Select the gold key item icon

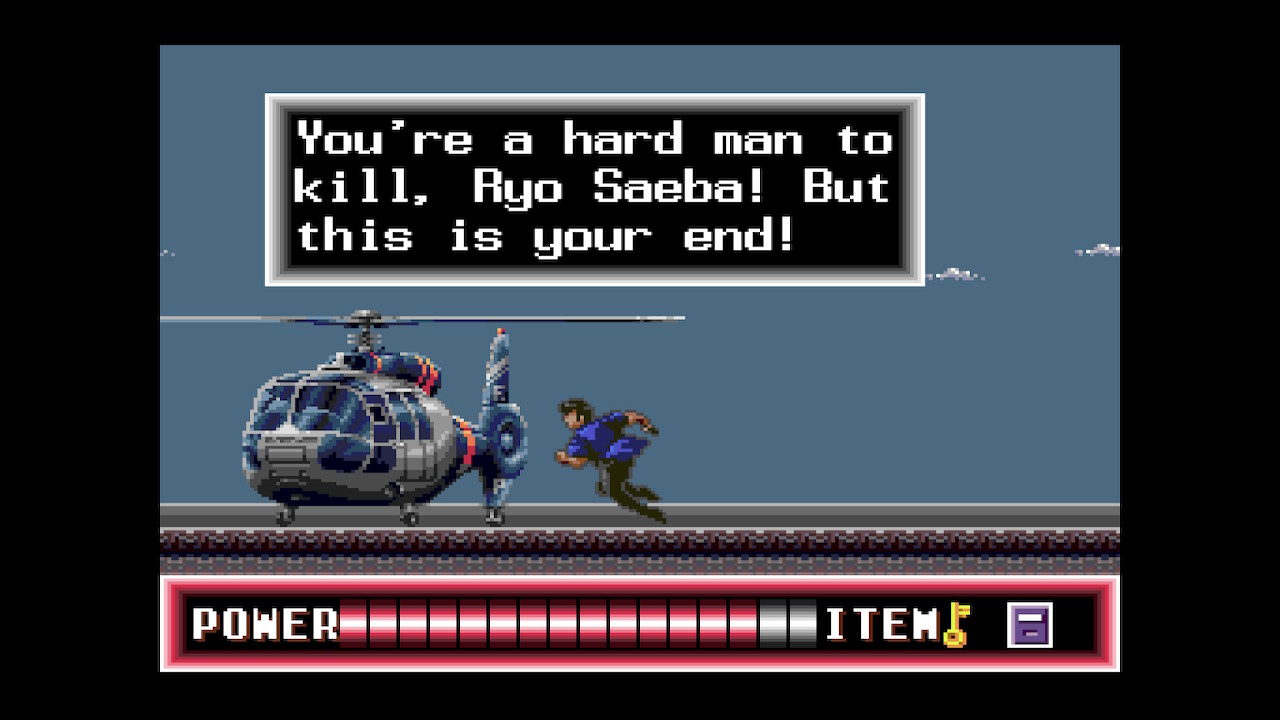pyautogui.click(x=957, y=625)
